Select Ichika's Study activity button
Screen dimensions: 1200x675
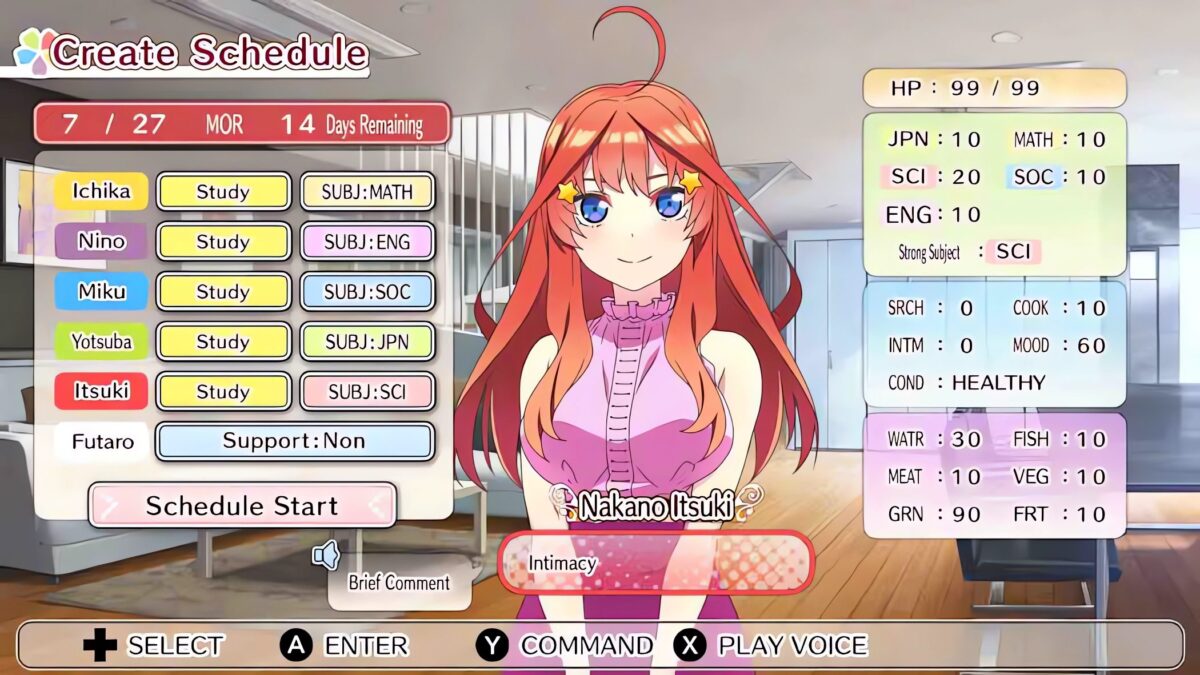223,192
